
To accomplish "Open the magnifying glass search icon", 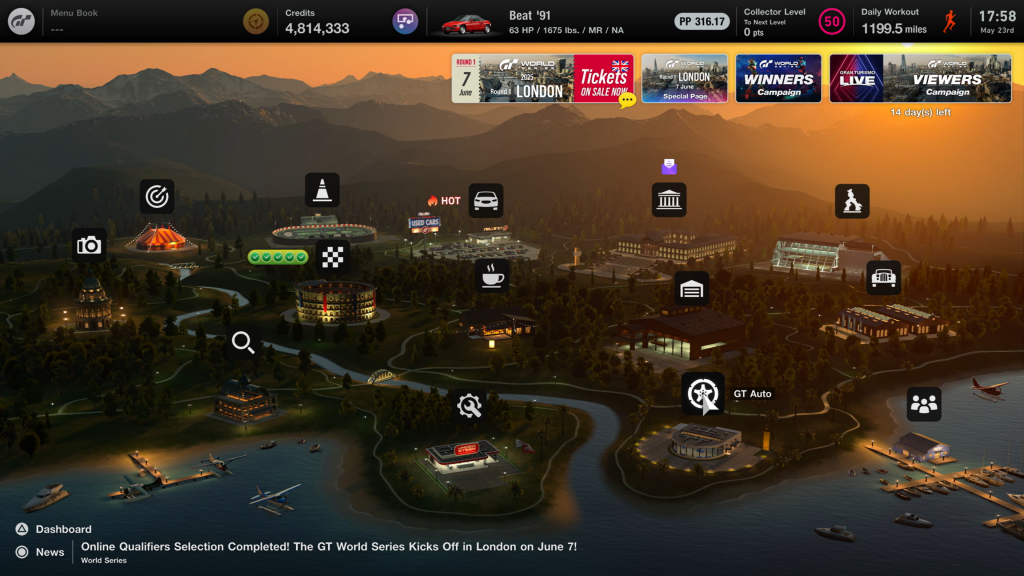I will [x=242, y=344].
